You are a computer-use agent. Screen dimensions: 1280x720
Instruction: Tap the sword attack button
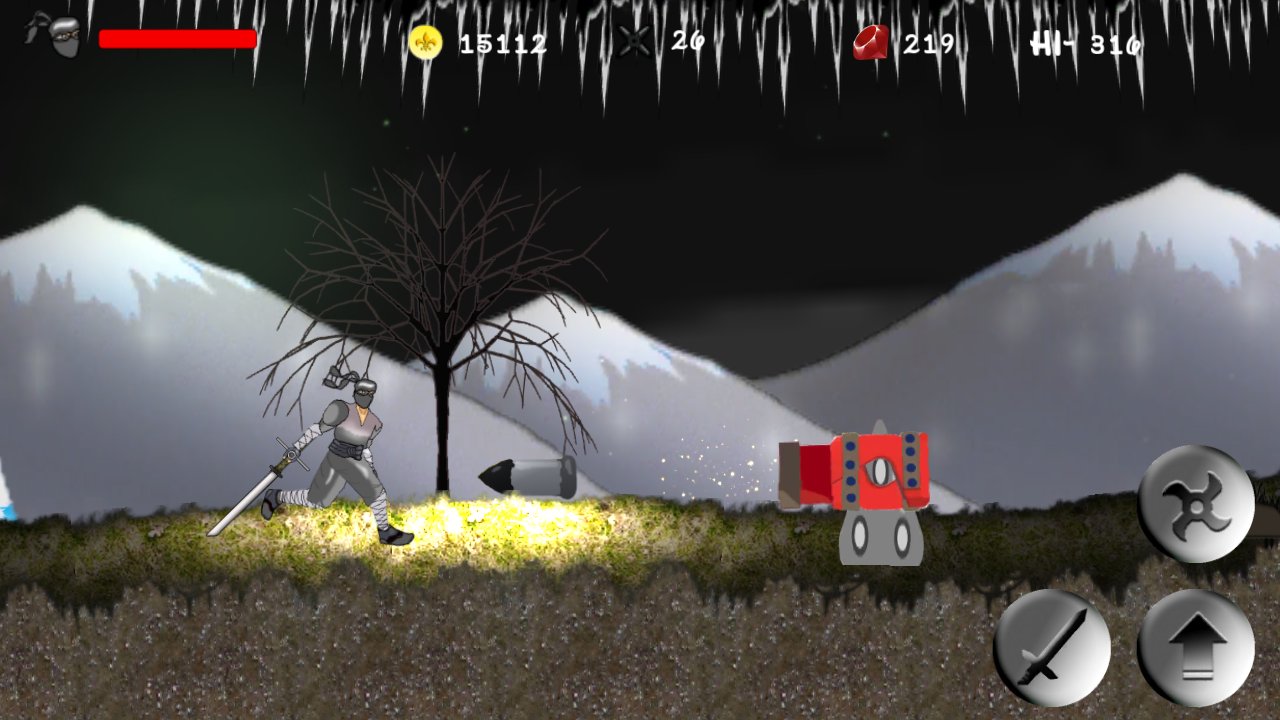pos(1052,647)
